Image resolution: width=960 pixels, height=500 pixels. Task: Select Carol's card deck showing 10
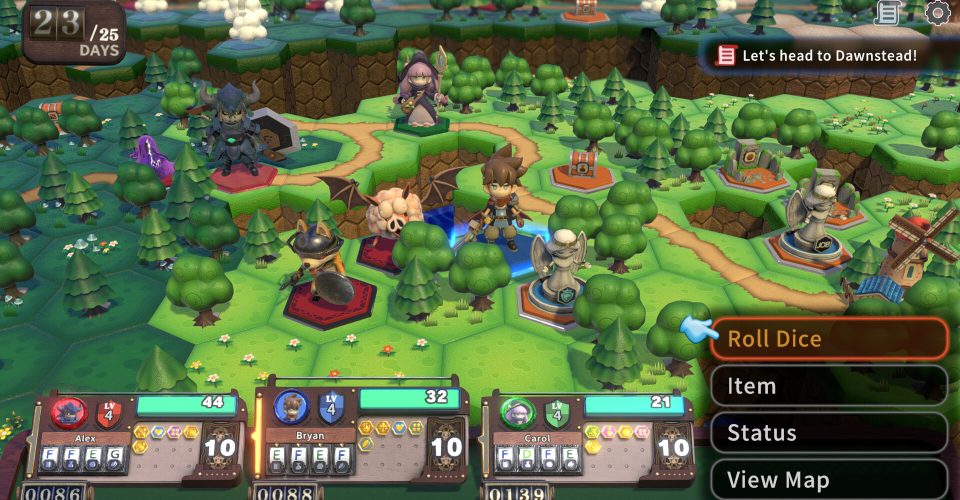pyautogui.click(x=671, y=447)
